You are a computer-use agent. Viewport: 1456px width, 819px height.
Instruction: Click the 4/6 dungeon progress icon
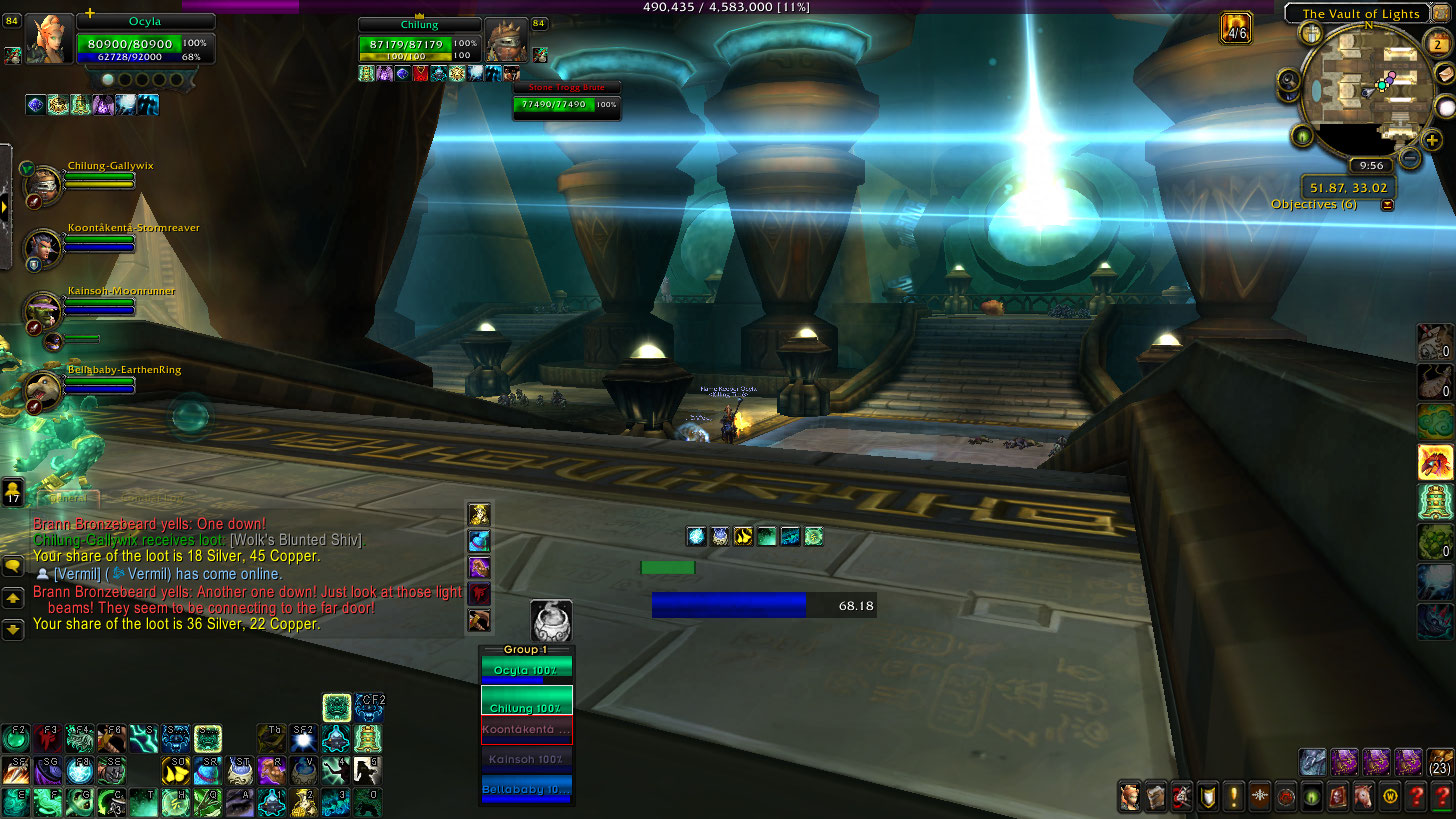click(1237, 27)
